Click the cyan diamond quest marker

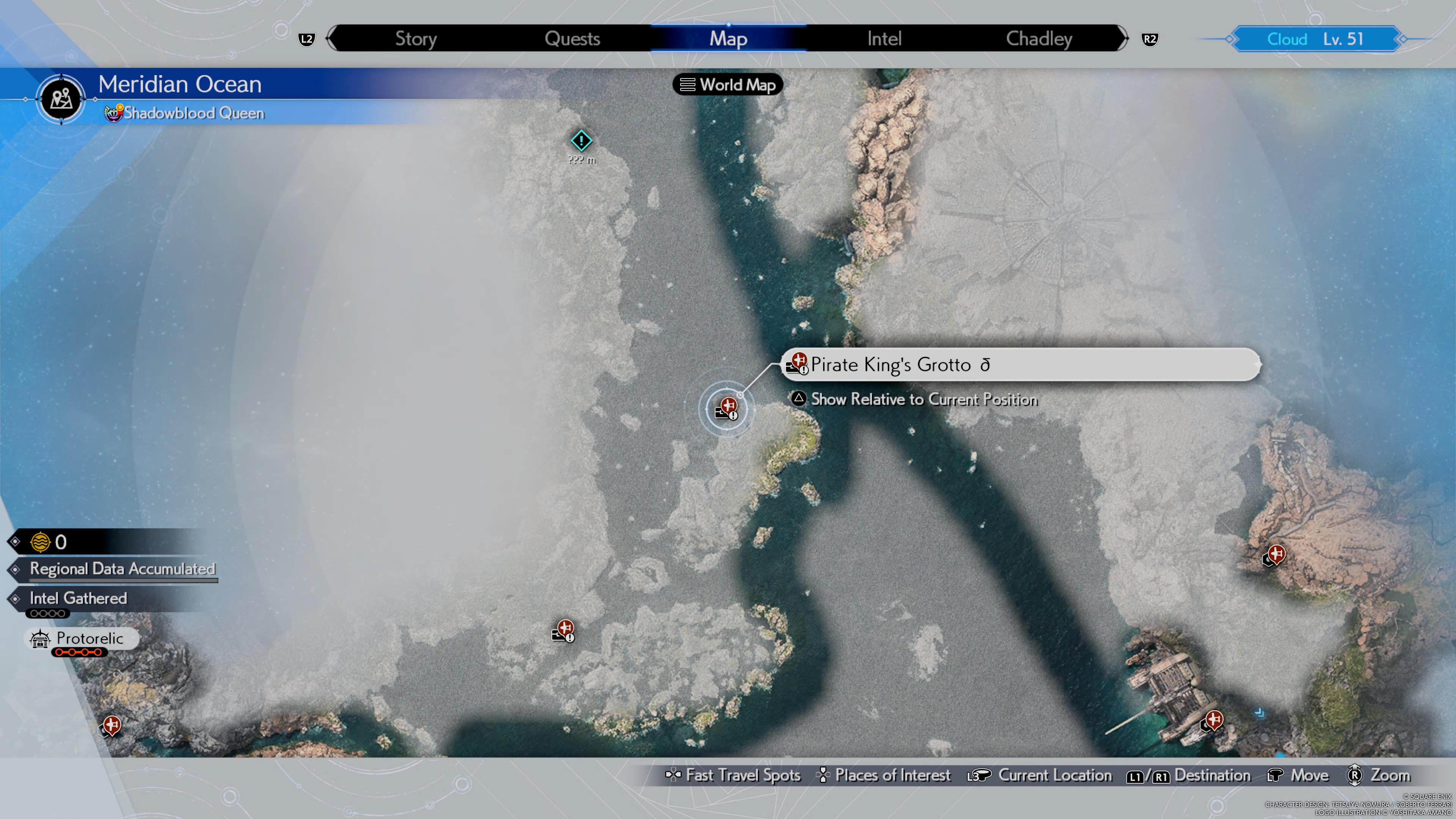[x=581, y=141]
